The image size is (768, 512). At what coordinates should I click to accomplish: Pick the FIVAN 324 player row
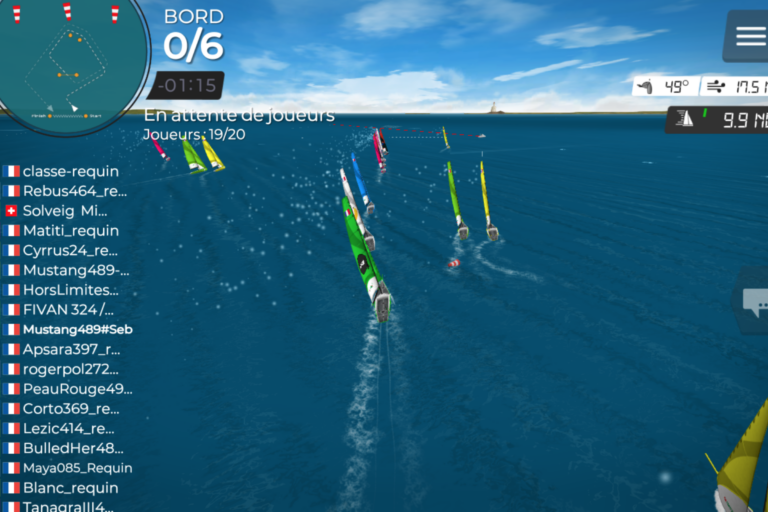(68, 309)
